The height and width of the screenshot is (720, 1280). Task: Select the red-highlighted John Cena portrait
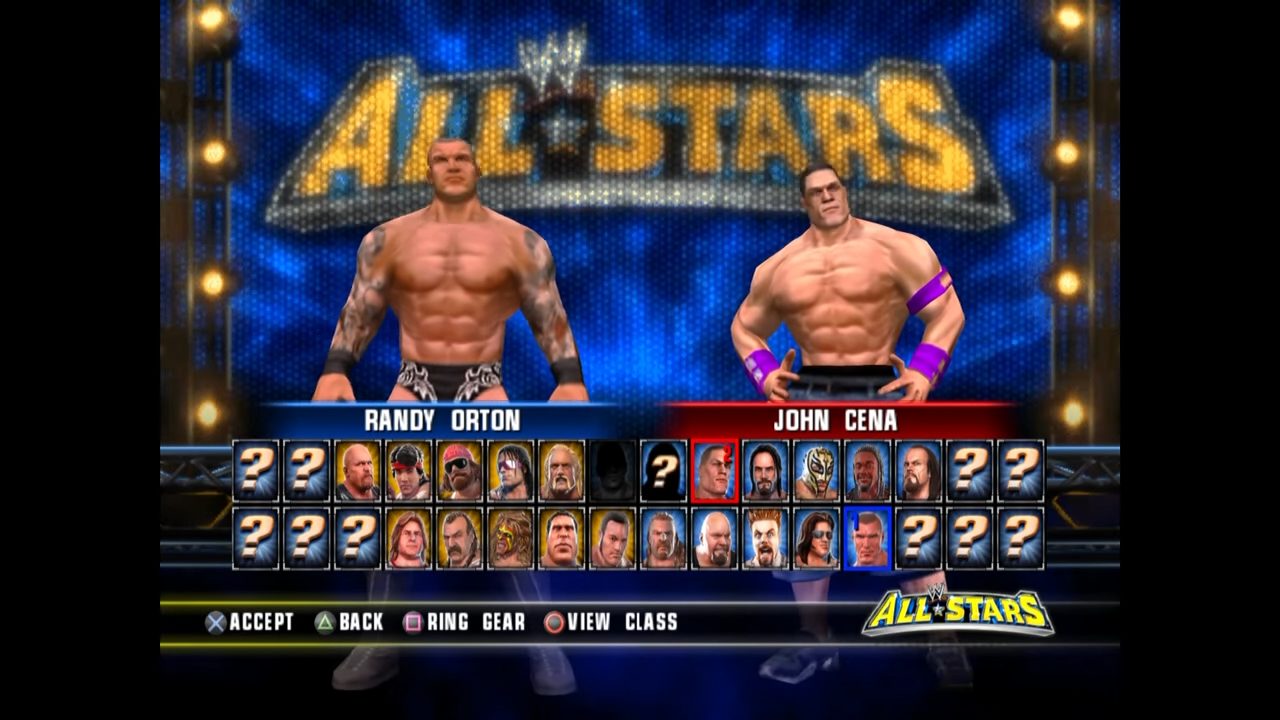(715, 470)
